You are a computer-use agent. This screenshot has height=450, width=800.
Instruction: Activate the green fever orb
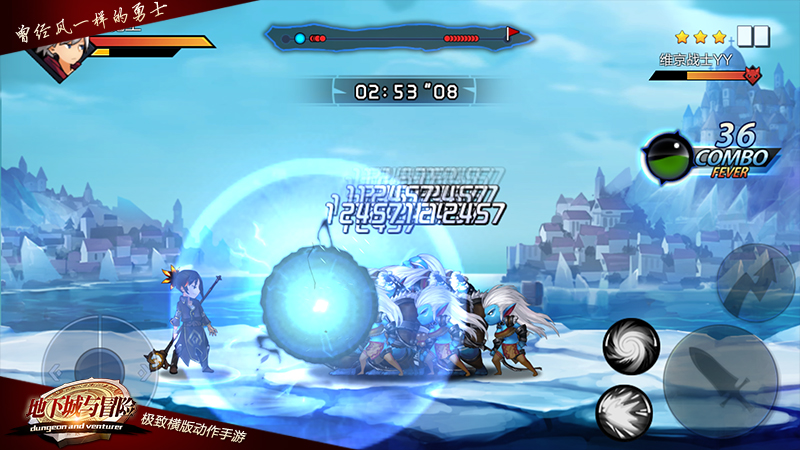[667, 158]
